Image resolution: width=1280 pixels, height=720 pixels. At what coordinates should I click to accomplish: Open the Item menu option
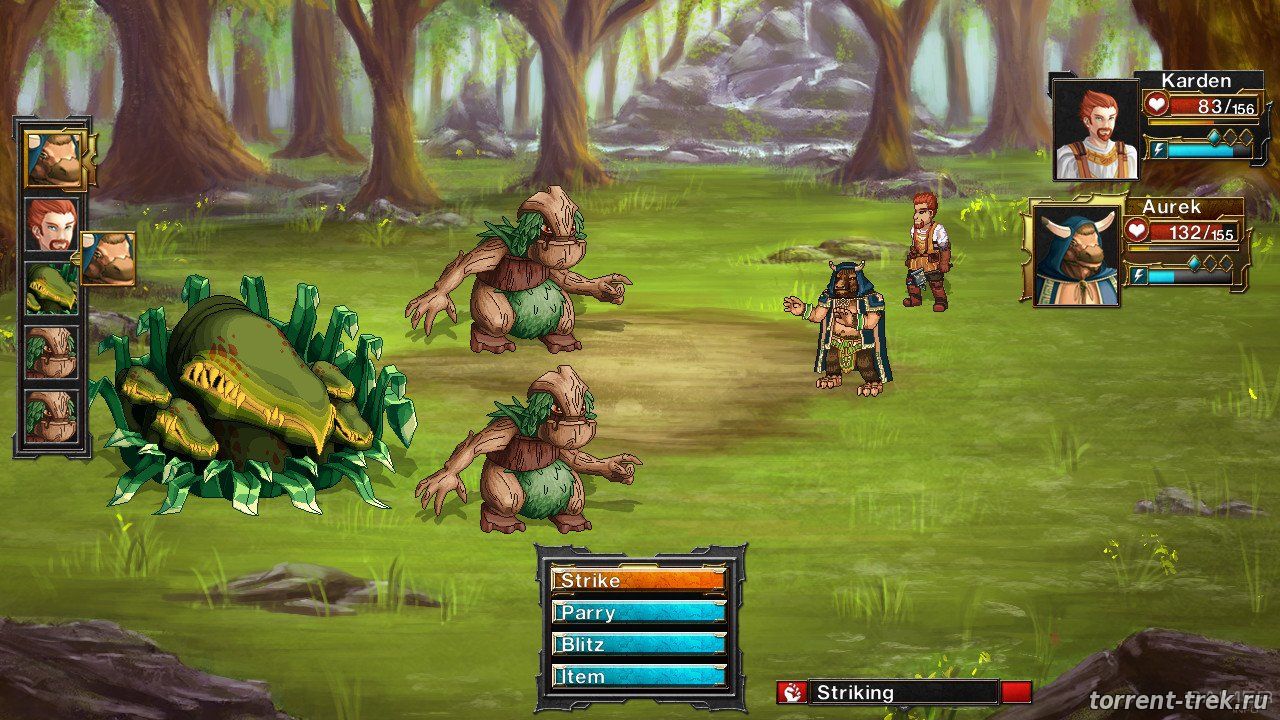638,676
